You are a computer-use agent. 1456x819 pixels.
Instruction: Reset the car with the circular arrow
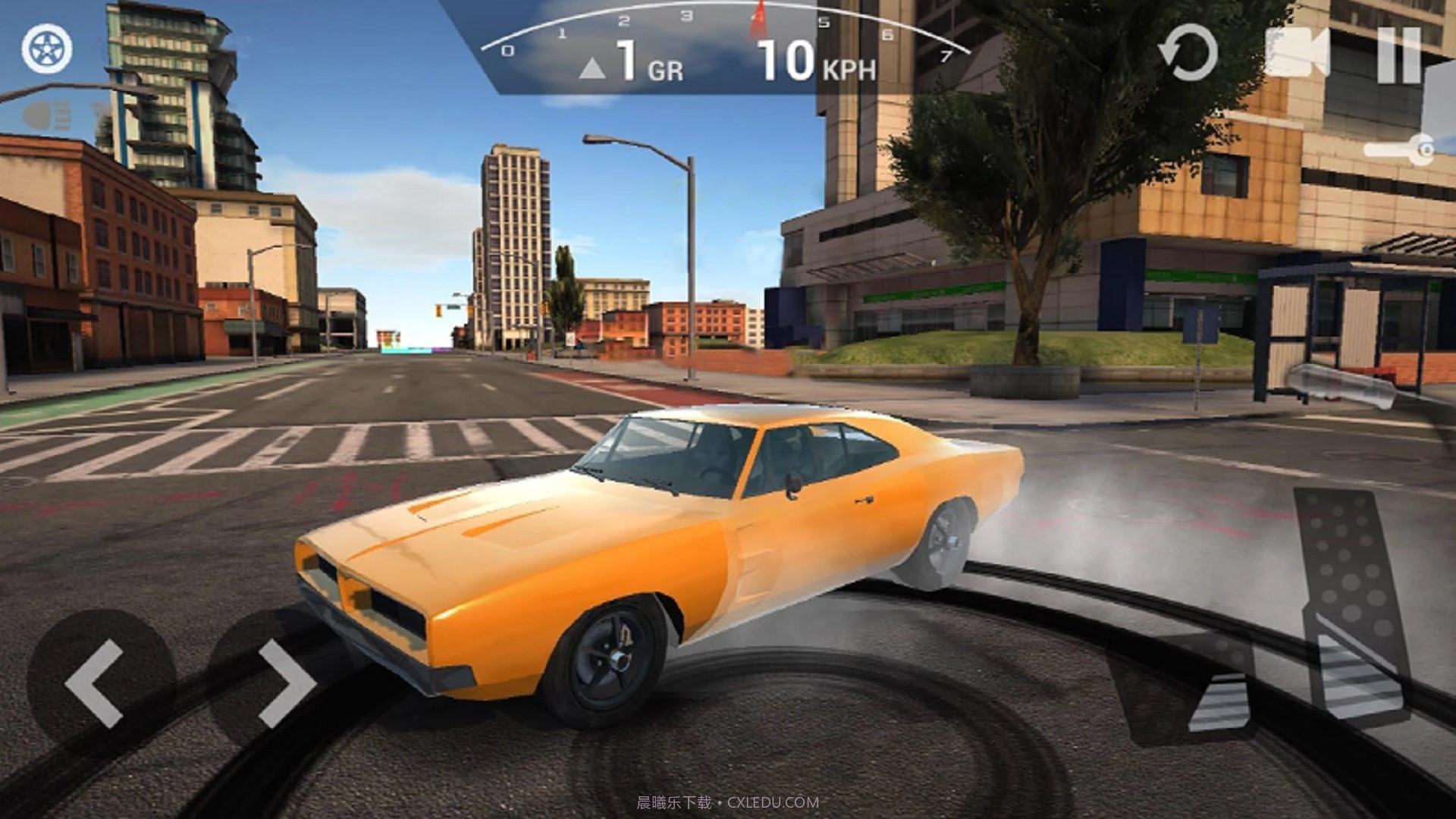coord(1187,53)
